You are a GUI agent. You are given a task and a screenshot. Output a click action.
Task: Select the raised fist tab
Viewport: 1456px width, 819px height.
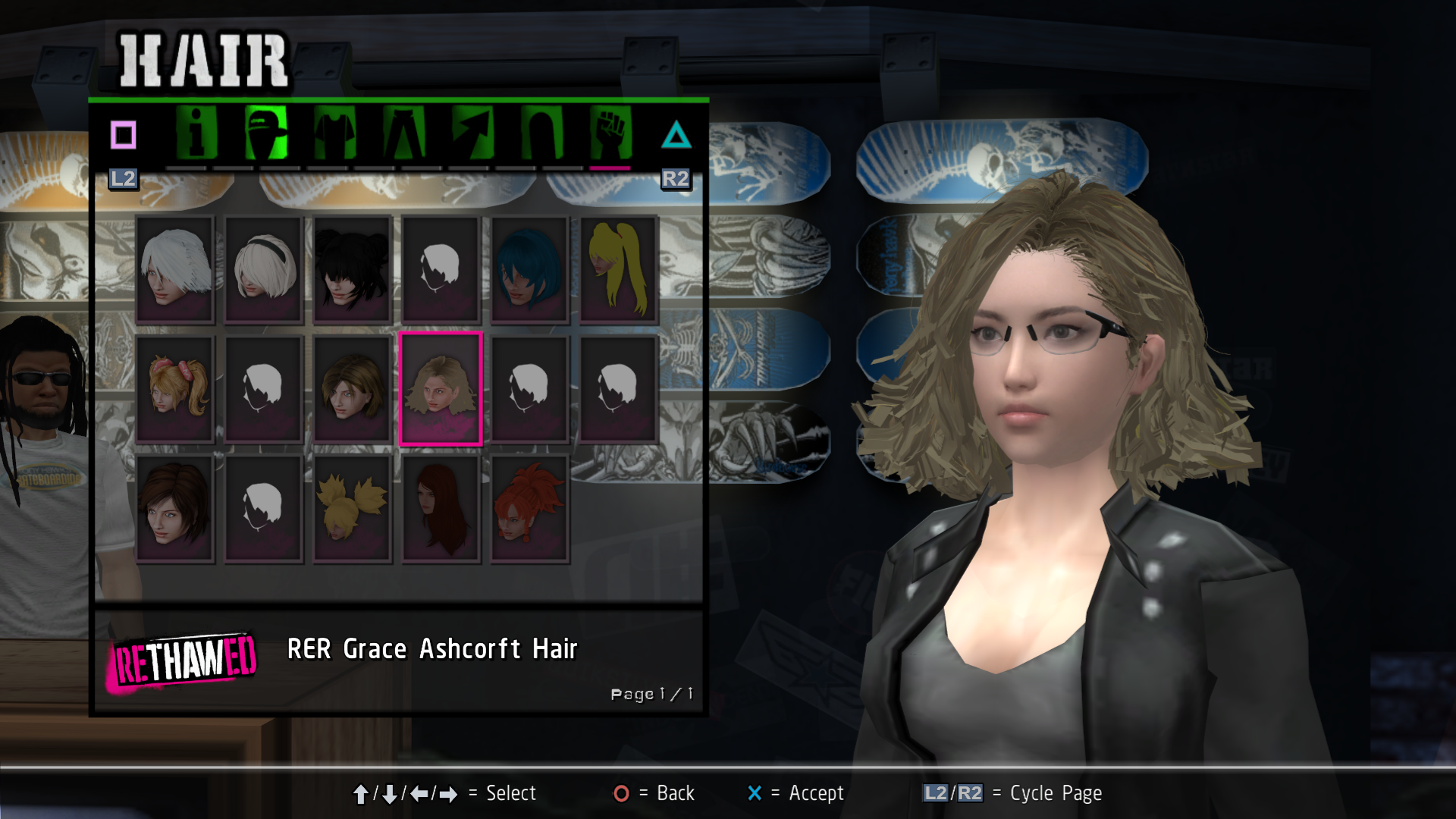[610, 133]
